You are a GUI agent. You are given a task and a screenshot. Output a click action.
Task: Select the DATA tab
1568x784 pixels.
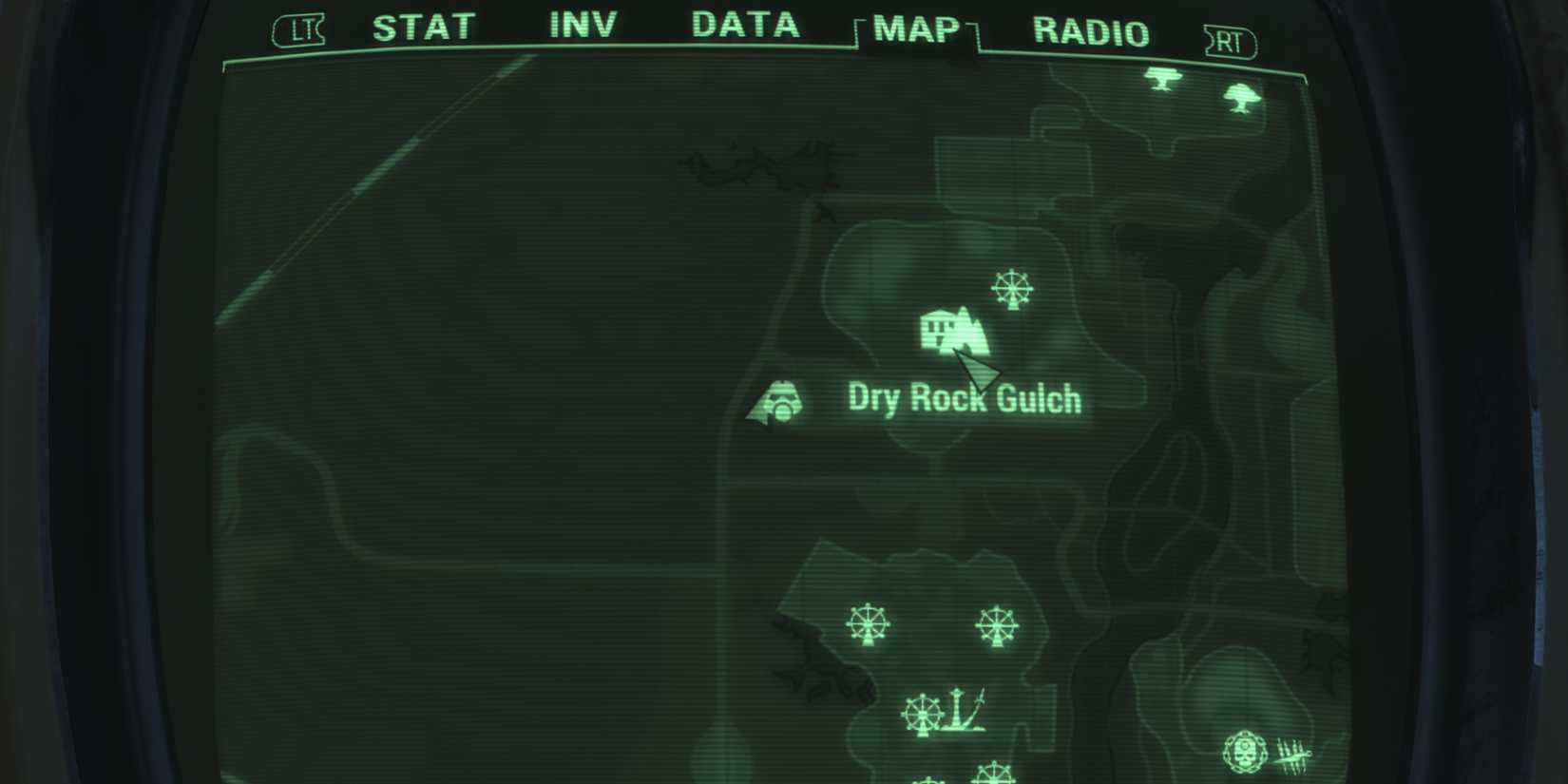click(744, 26)
